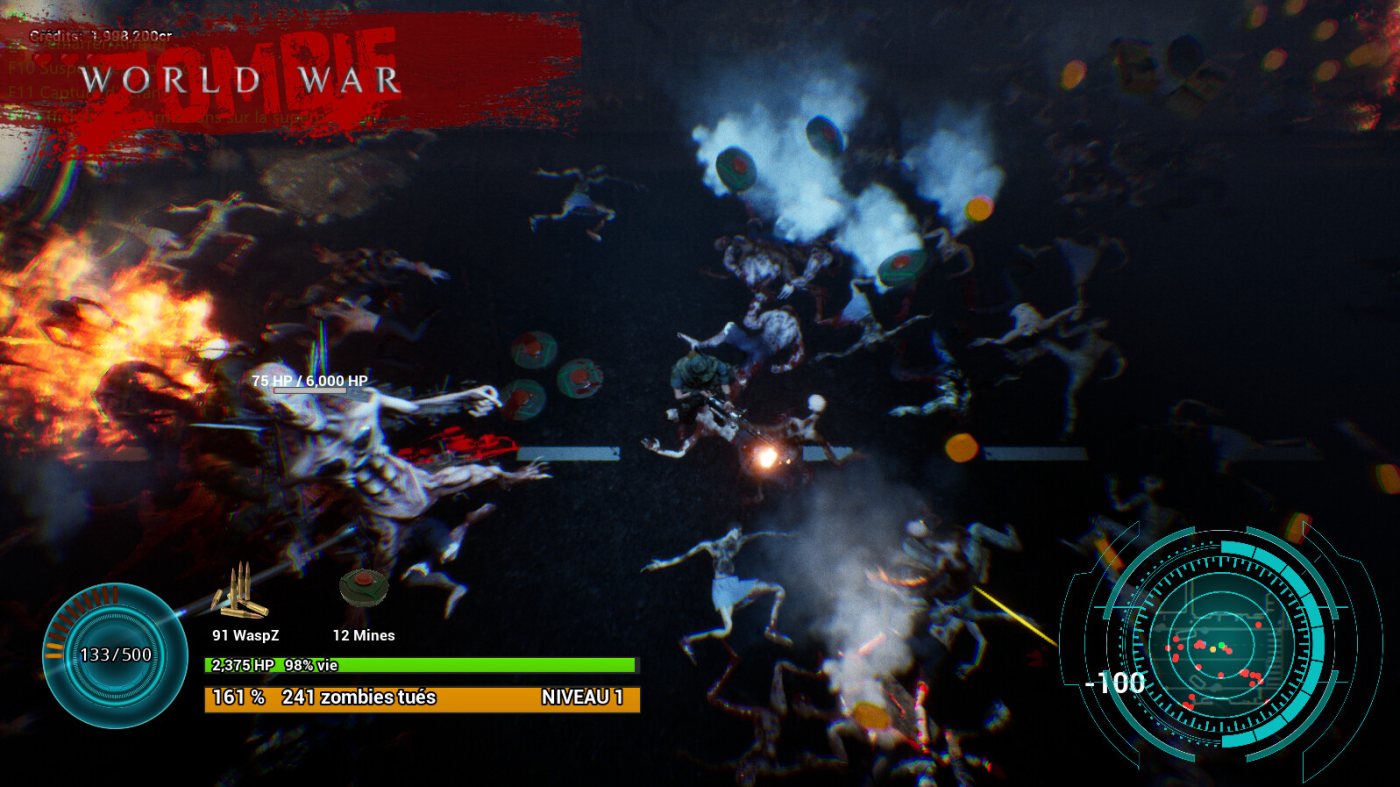Select the WaspZ bullets ammo icon
Viewport: 1400px width, 787px height.
(240, 594)
